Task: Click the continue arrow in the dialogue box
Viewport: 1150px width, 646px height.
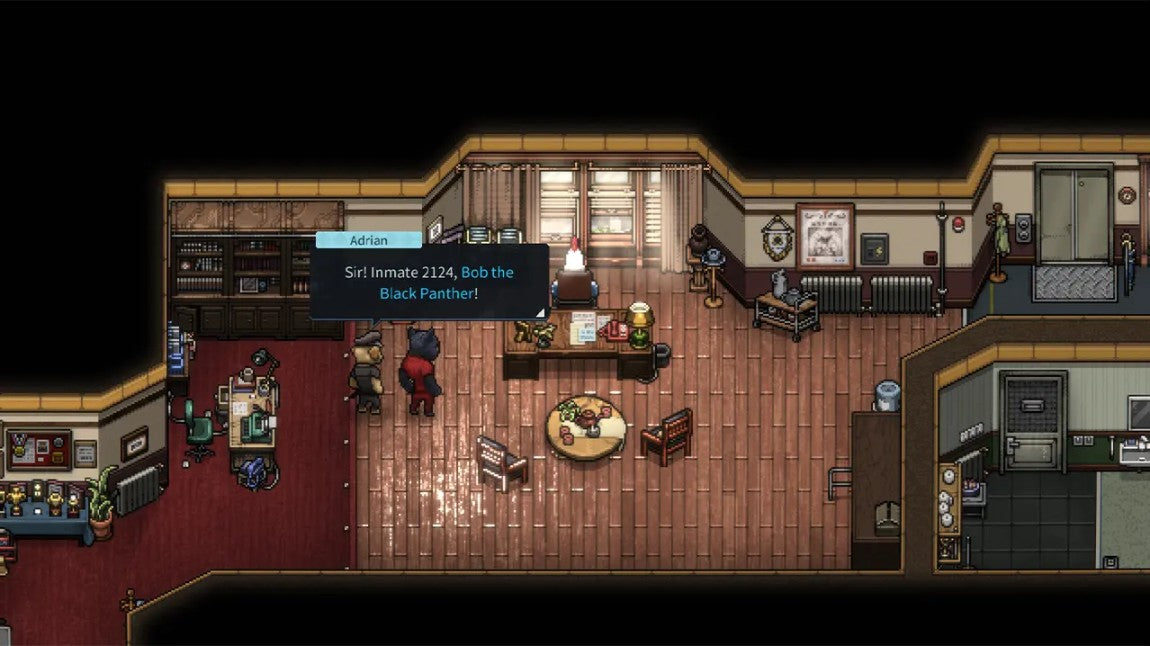Action: (x=540, y=312)
